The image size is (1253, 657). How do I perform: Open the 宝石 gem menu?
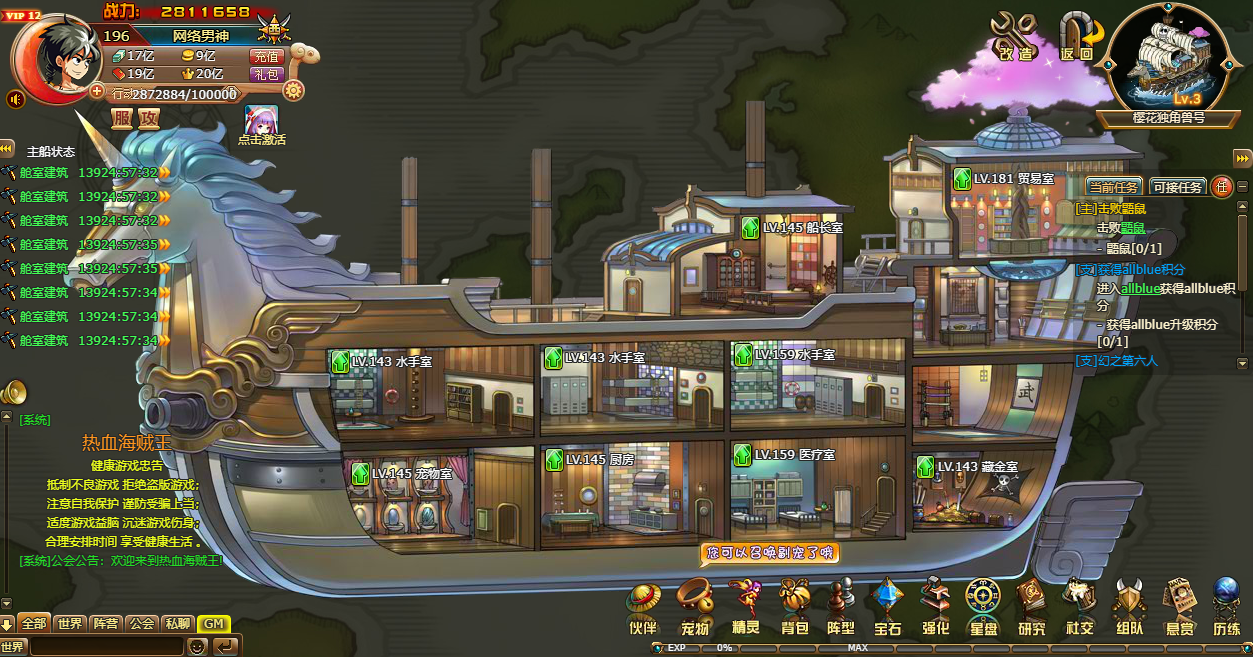[x=887, y=606]
